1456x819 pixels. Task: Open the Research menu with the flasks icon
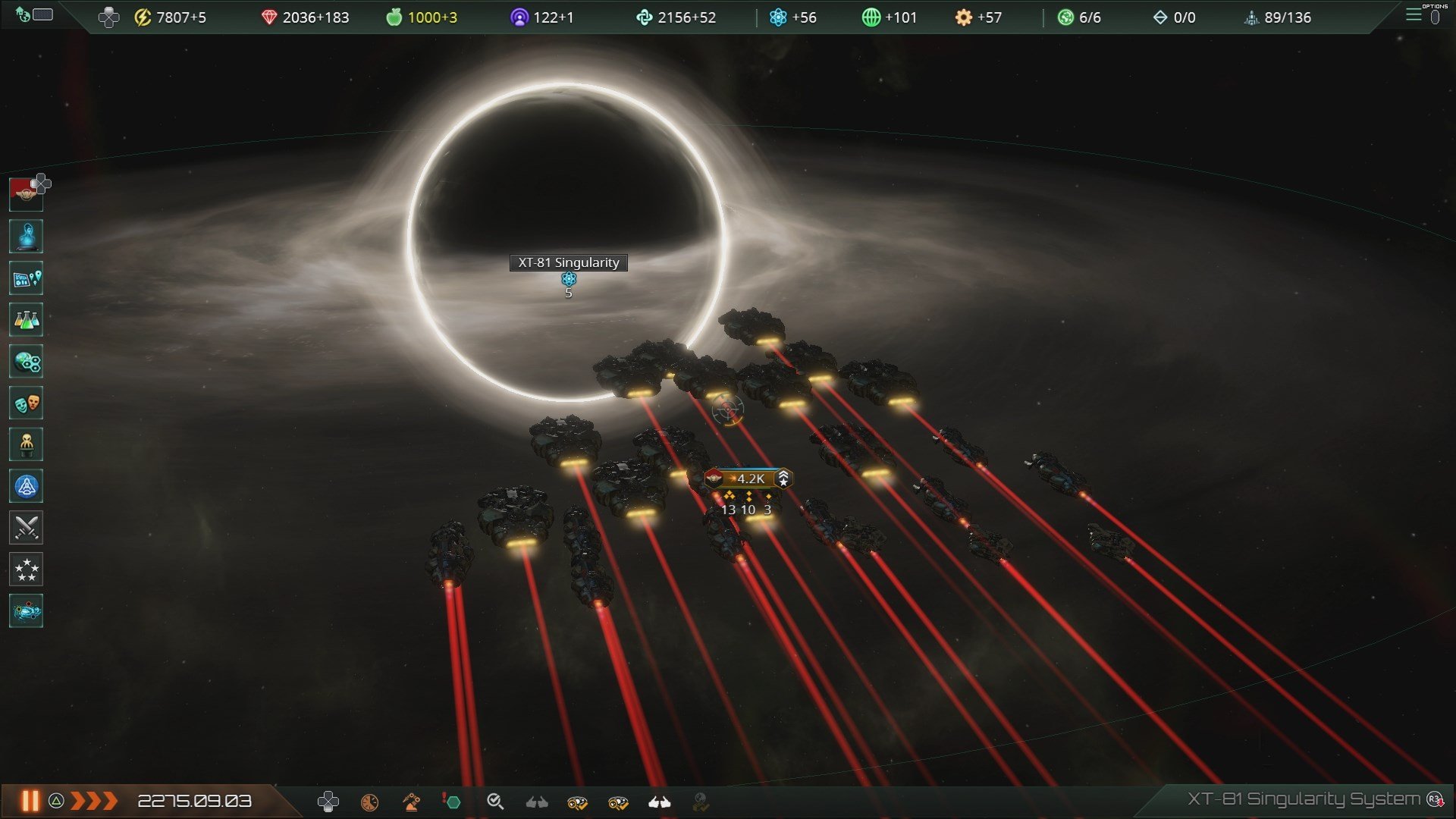click(x=26, y=320)
